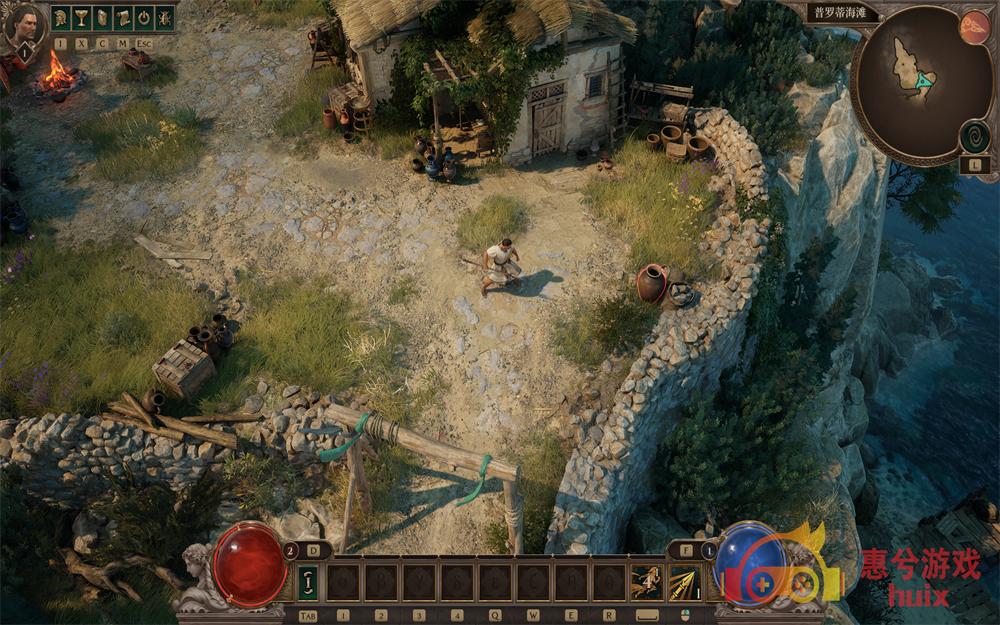Screen dimensions: 1000x625
Task: Click the orange cloud icon by the minimap
Action: [974, 27]
